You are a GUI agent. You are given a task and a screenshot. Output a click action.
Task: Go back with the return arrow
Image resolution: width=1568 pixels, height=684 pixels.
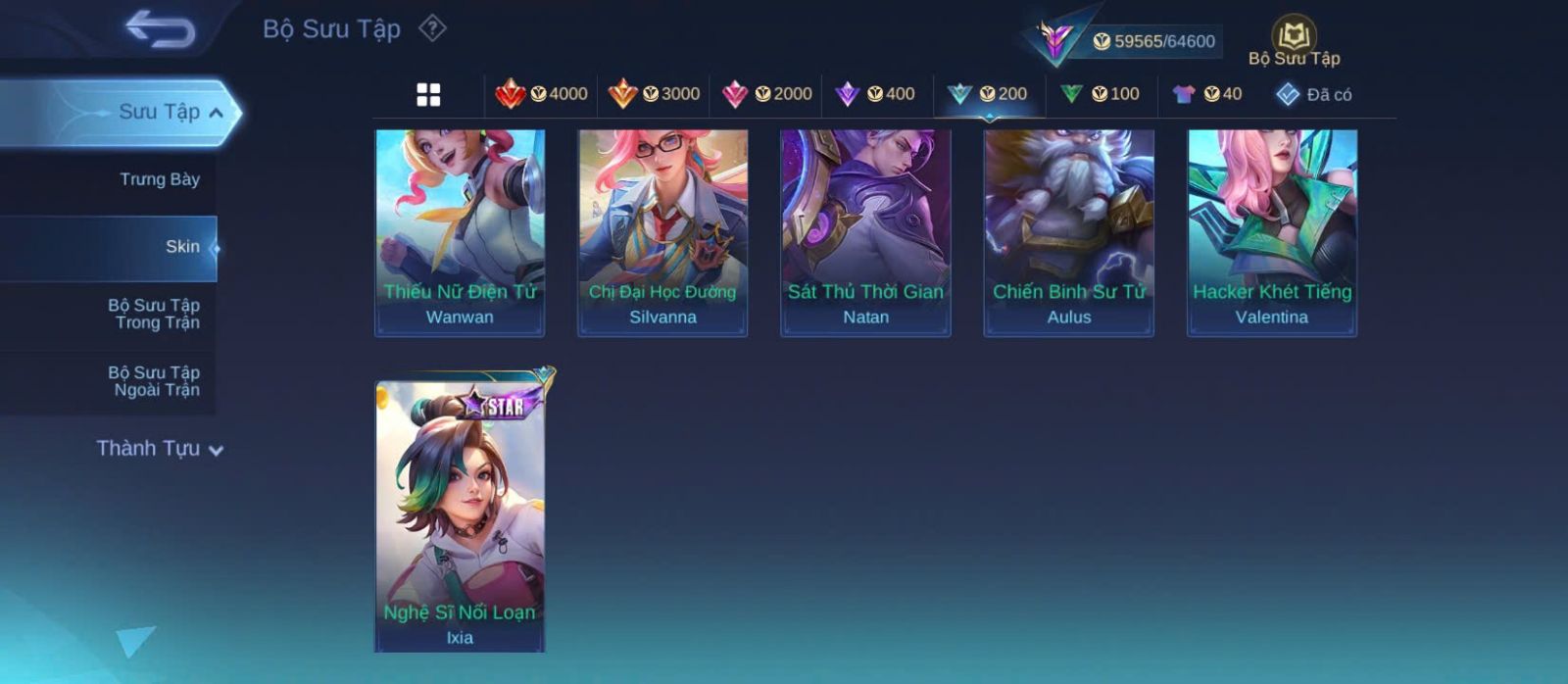pos(160,29)
